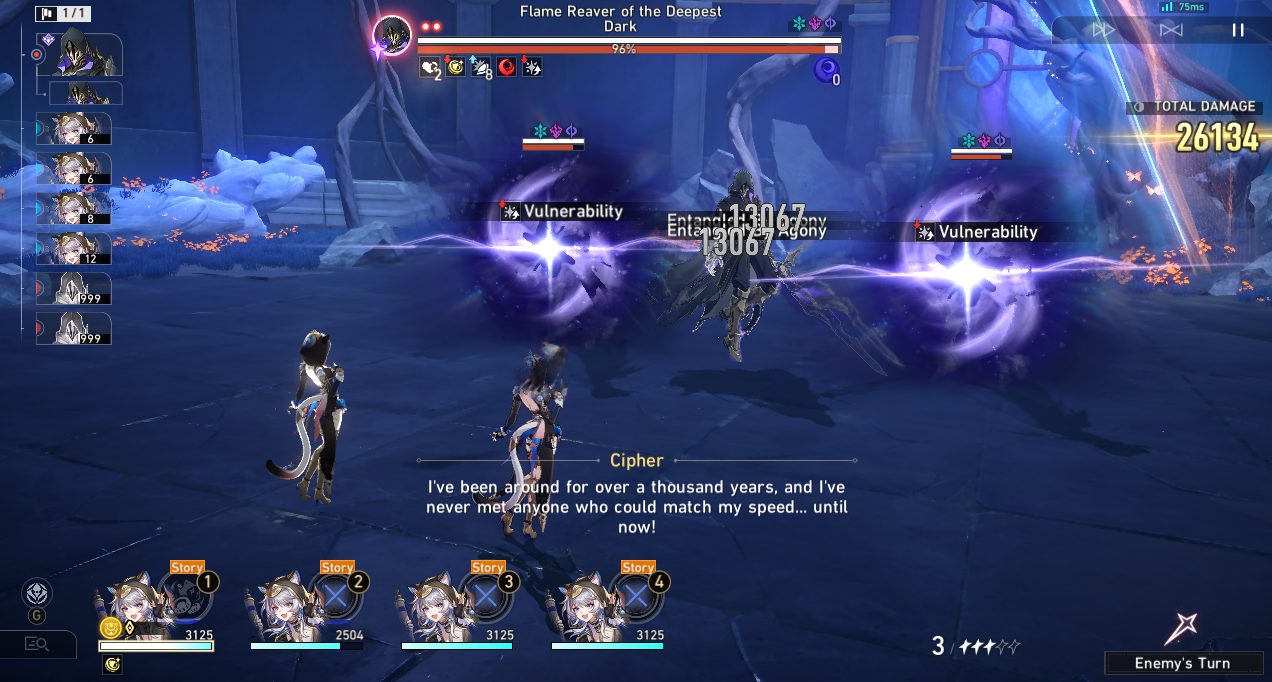Select the party portrait numbered 2
Viewport: 1272px width, 682px height.
tap(284, 605)
